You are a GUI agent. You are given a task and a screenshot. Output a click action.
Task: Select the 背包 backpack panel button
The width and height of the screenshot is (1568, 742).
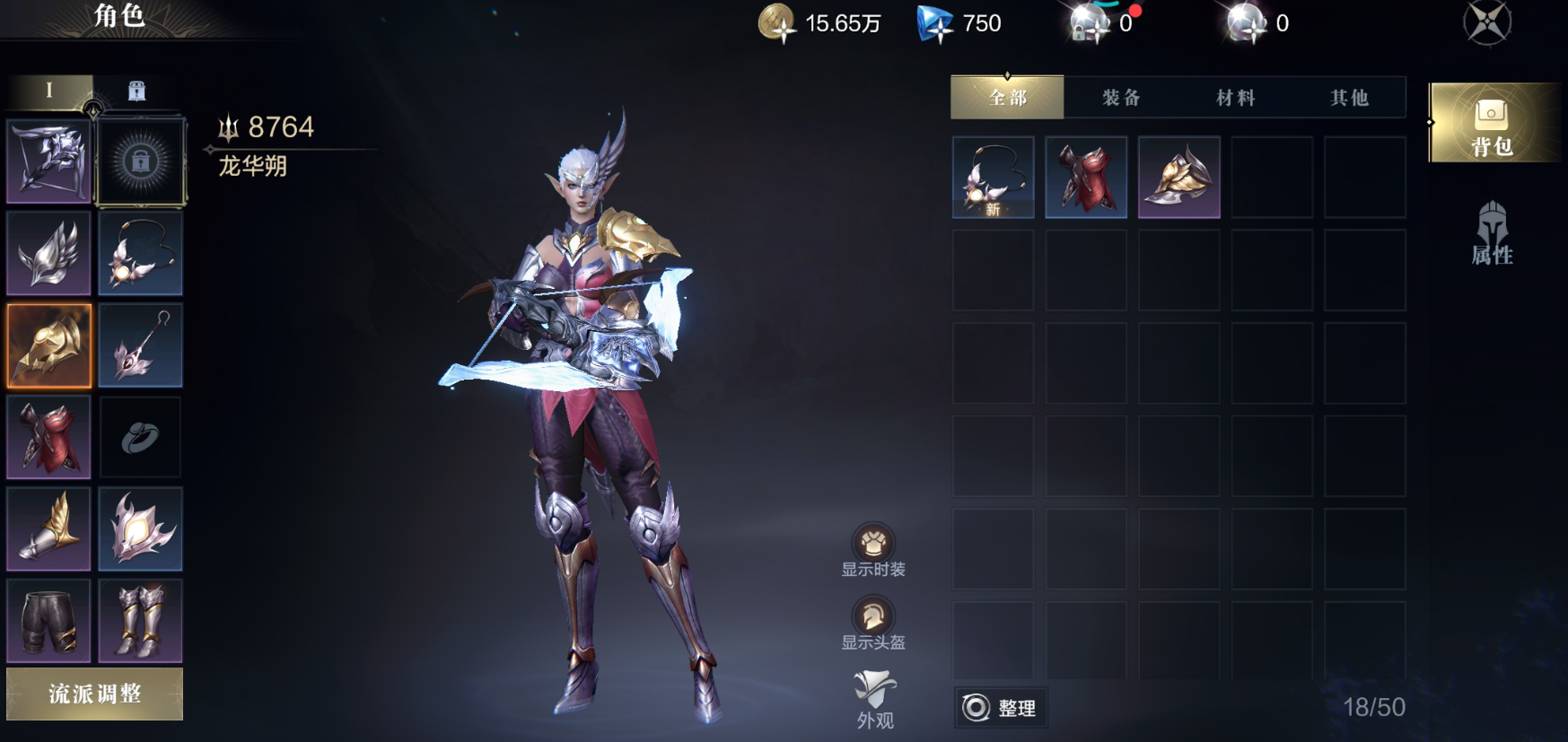click(1492, 124)
